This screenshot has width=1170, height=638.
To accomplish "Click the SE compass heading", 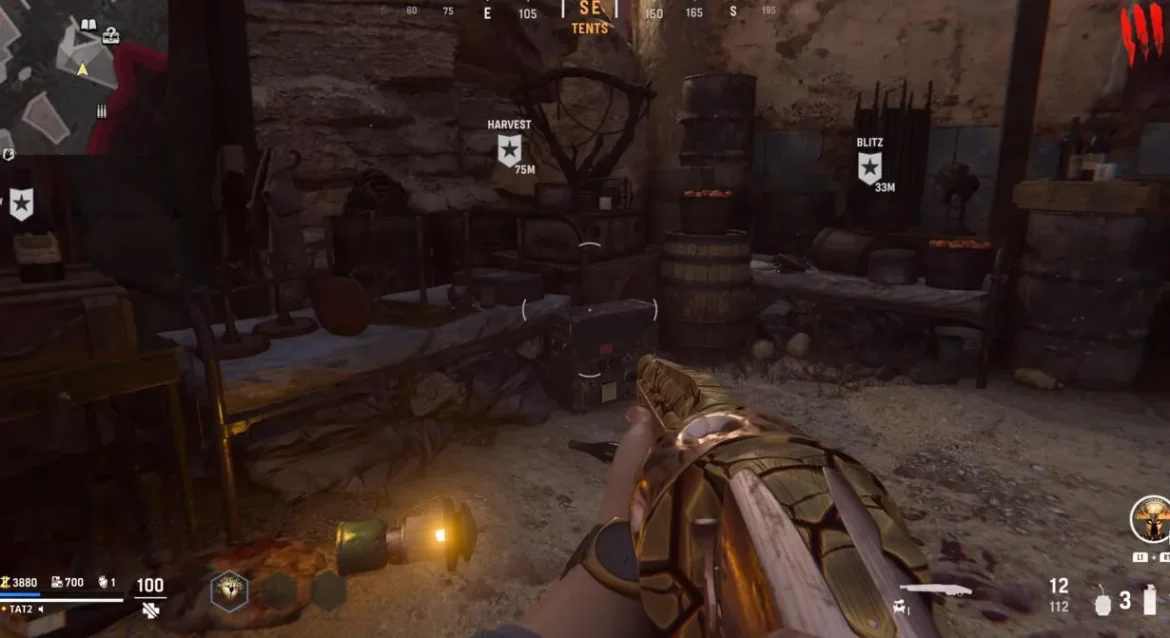I will coord(590,9).
